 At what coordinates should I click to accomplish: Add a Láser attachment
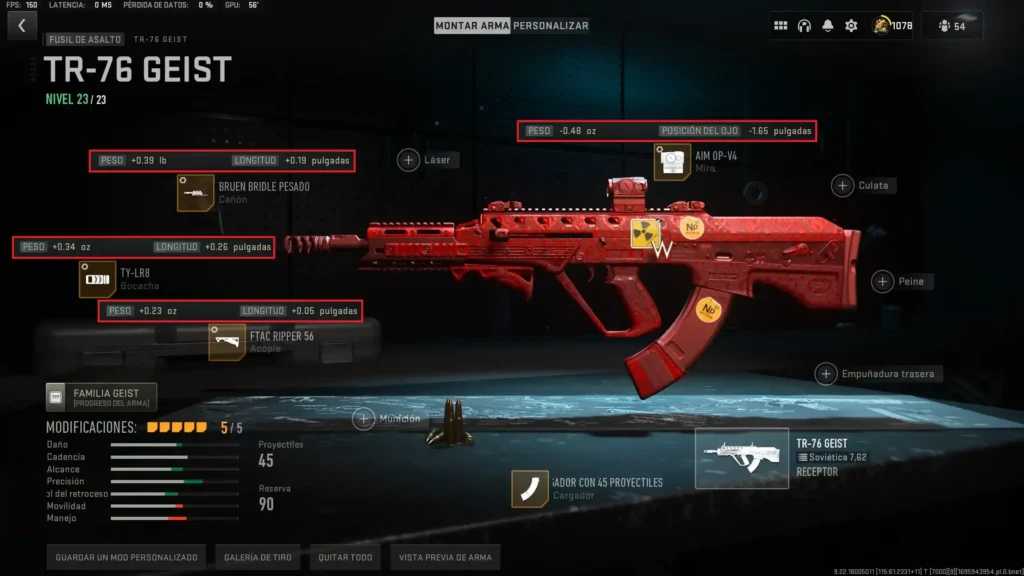coord(409,159)
